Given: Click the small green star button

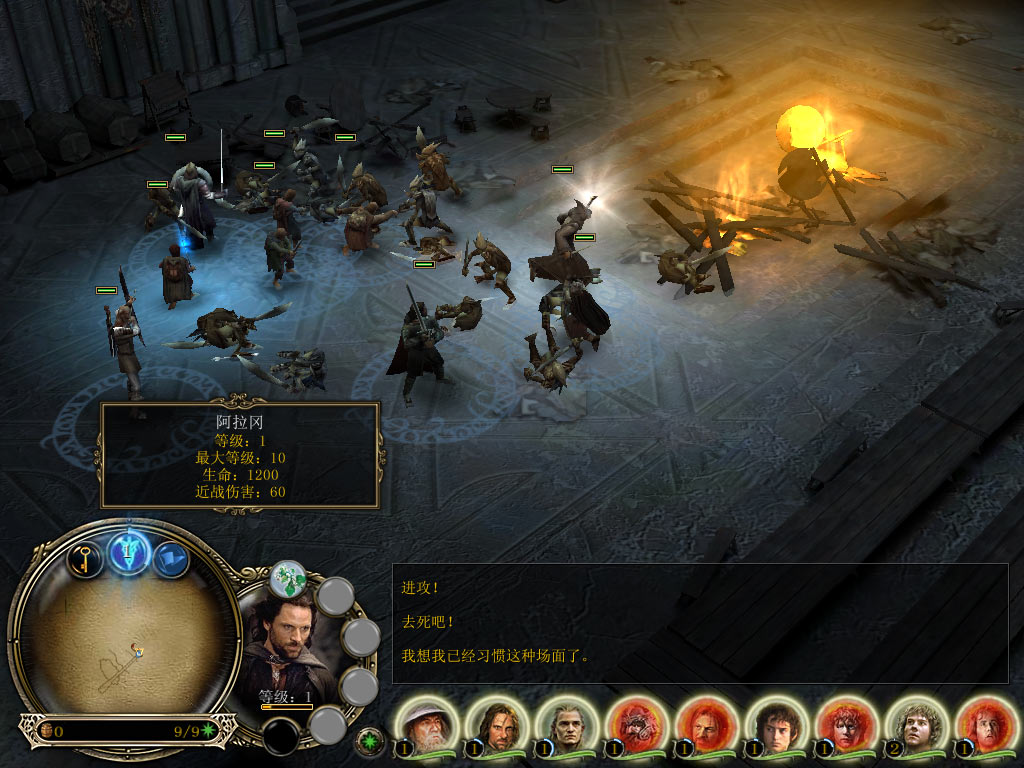Looking at the screenshot, I should pyautogui.click(x=371, y=741).
